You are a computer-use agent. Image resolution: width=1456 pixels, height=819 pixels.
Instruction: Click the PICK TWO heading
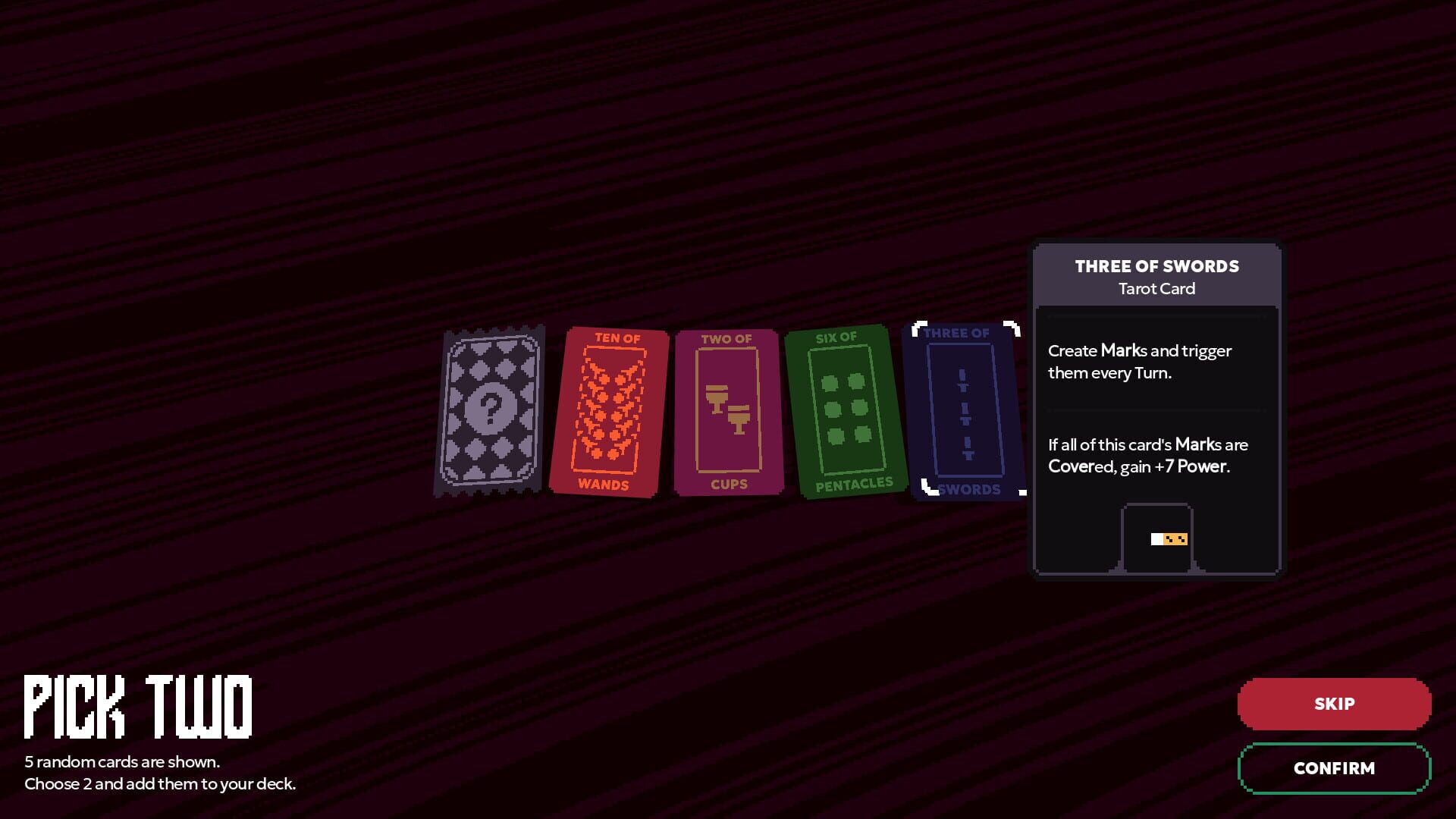coord(140,705)
